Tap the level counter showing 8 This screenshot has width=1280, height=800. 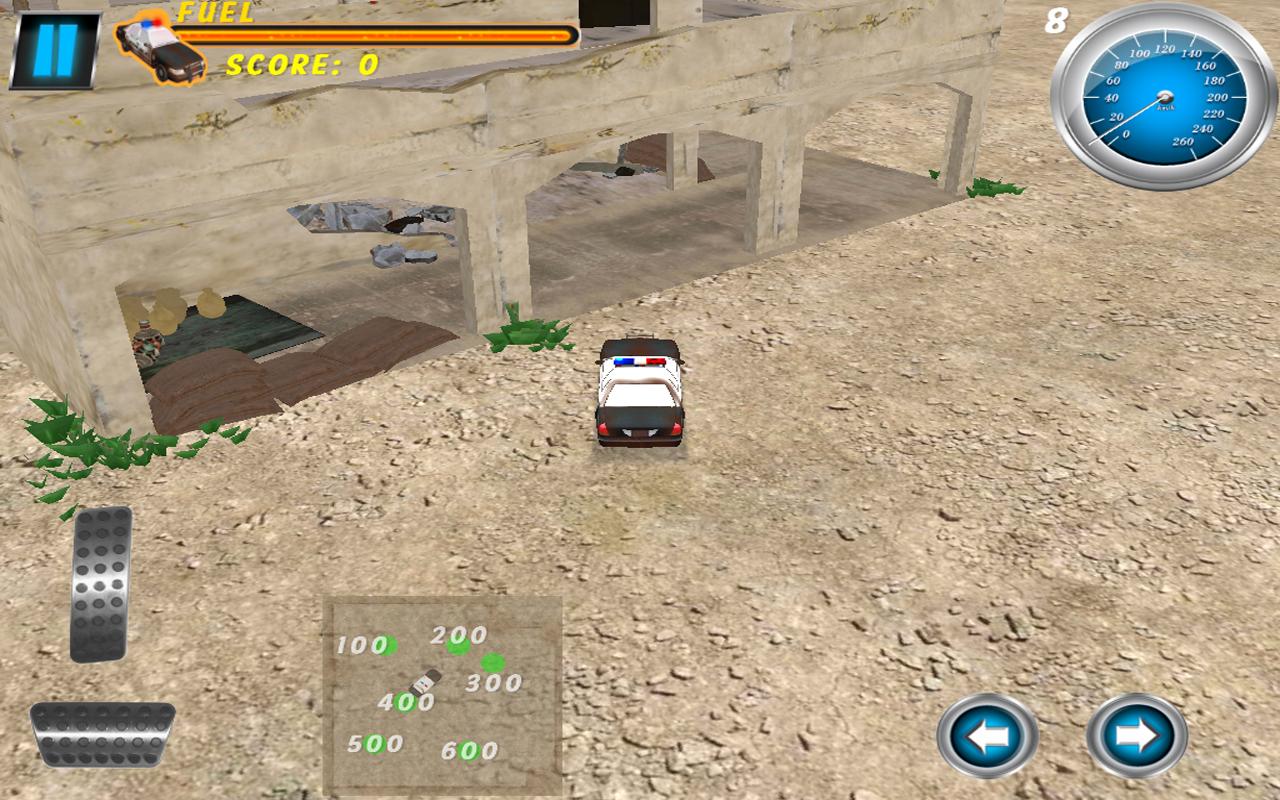pyautogui.click(x=1057, y=22)
